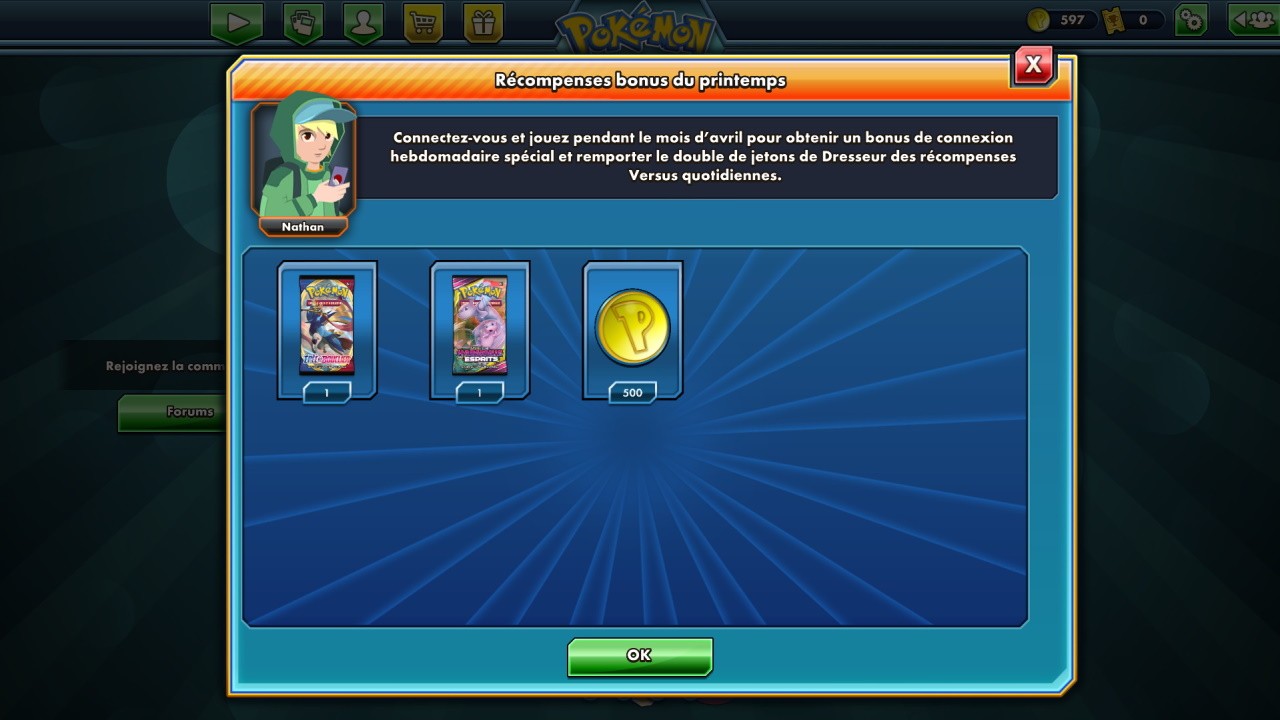This screenshot has width=1280, height=720.
Task: Select the Sword & Shield booster pack reward
Action: [x=327, y=326]
